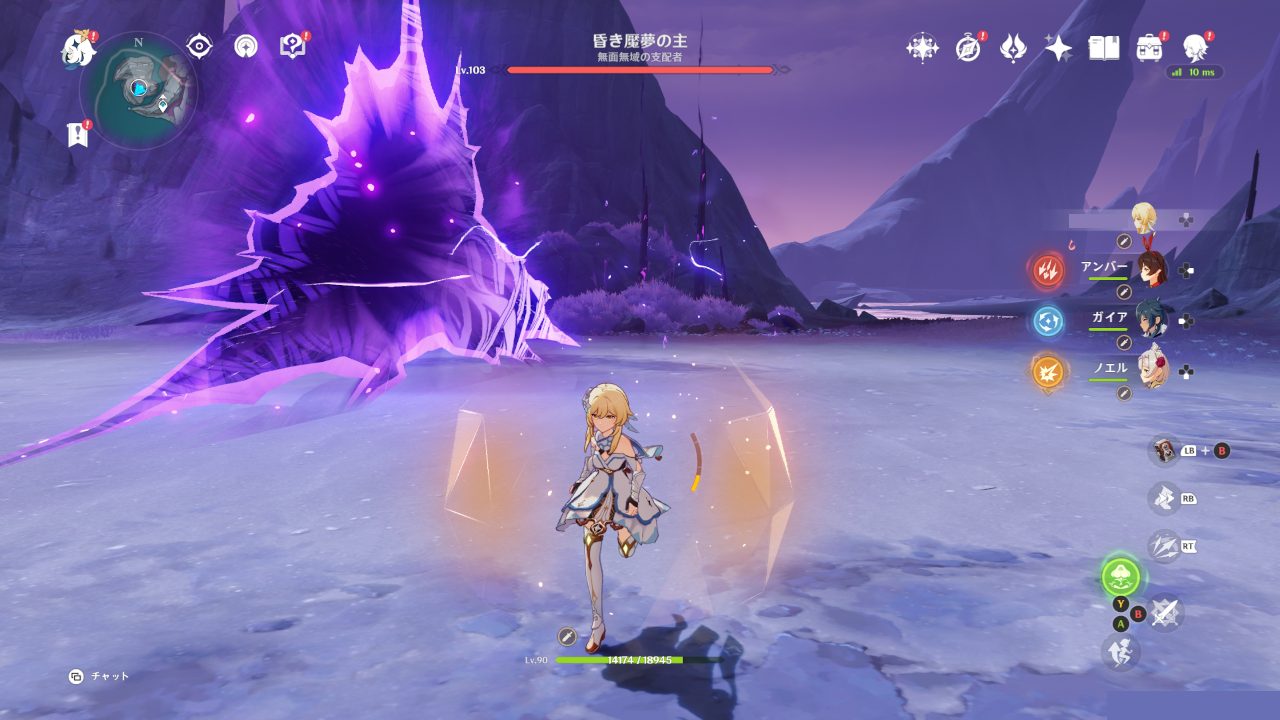
Task: Open the four-pointed star compass icon
Action: click(x=921, y=48)
